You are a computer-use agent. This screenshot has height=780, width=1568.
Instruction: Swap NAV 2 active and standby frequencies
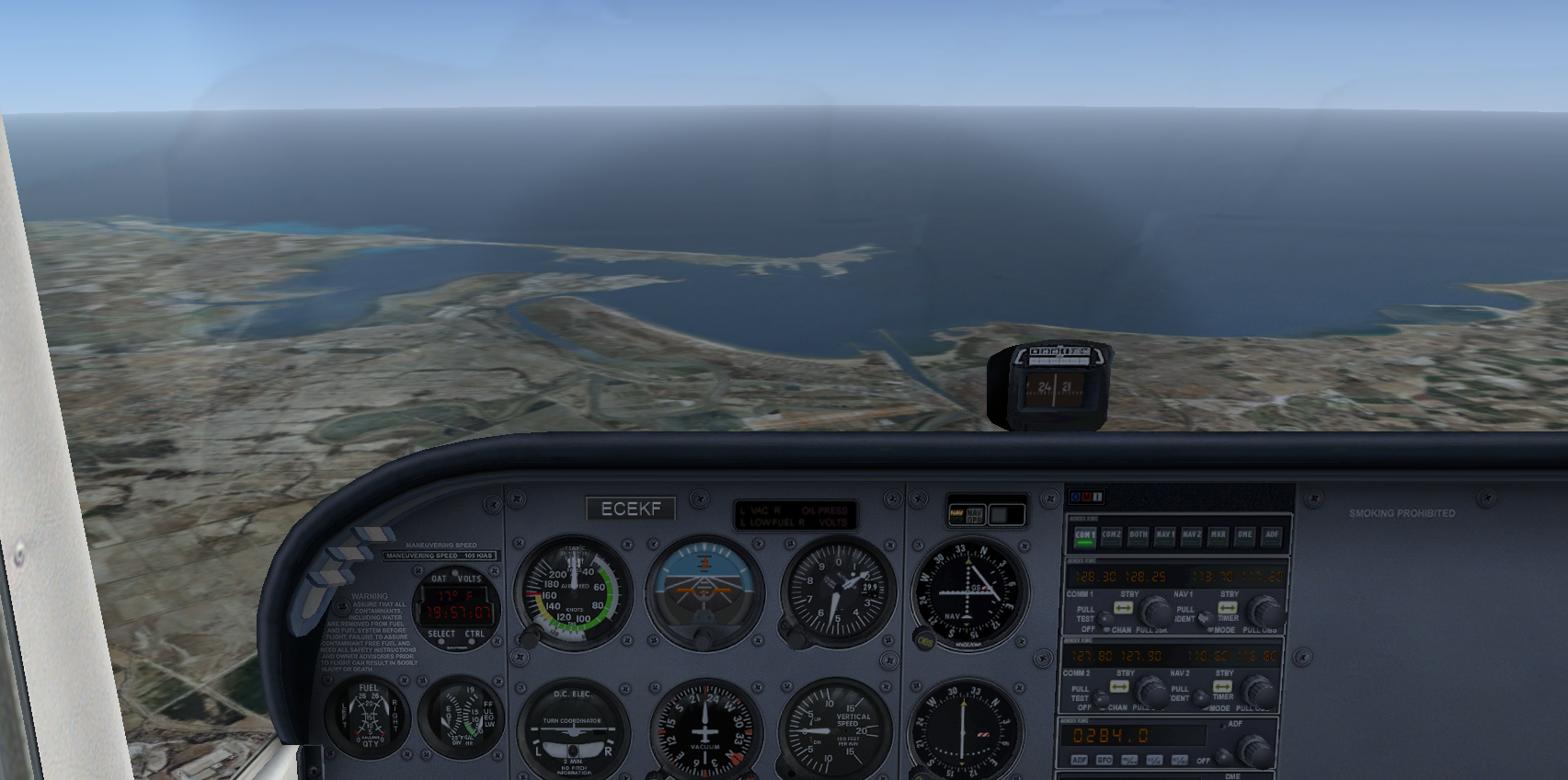click(x=1222, y=686)
